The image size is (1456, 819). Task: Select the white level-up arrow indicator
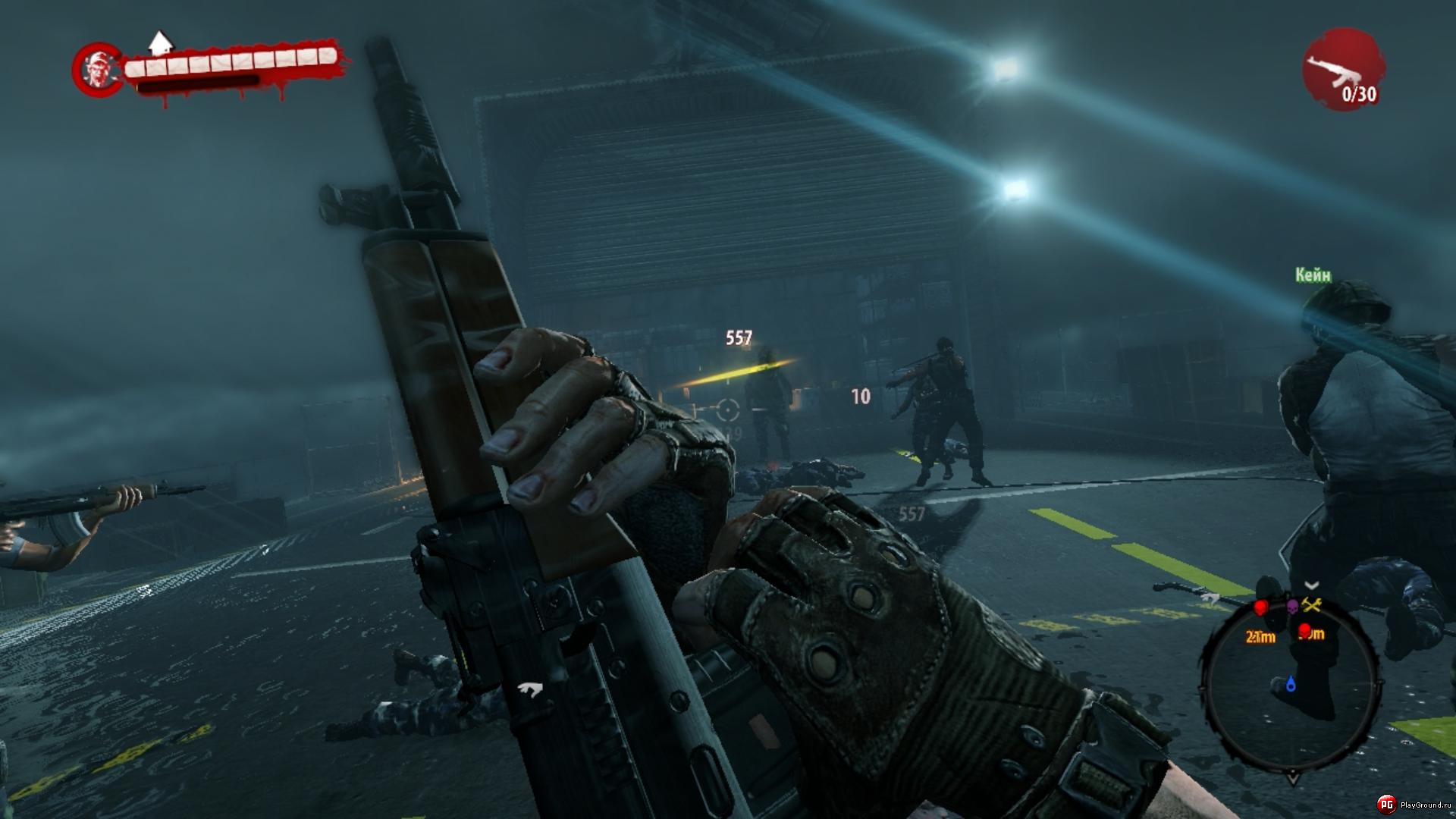(x=159, y=42)
